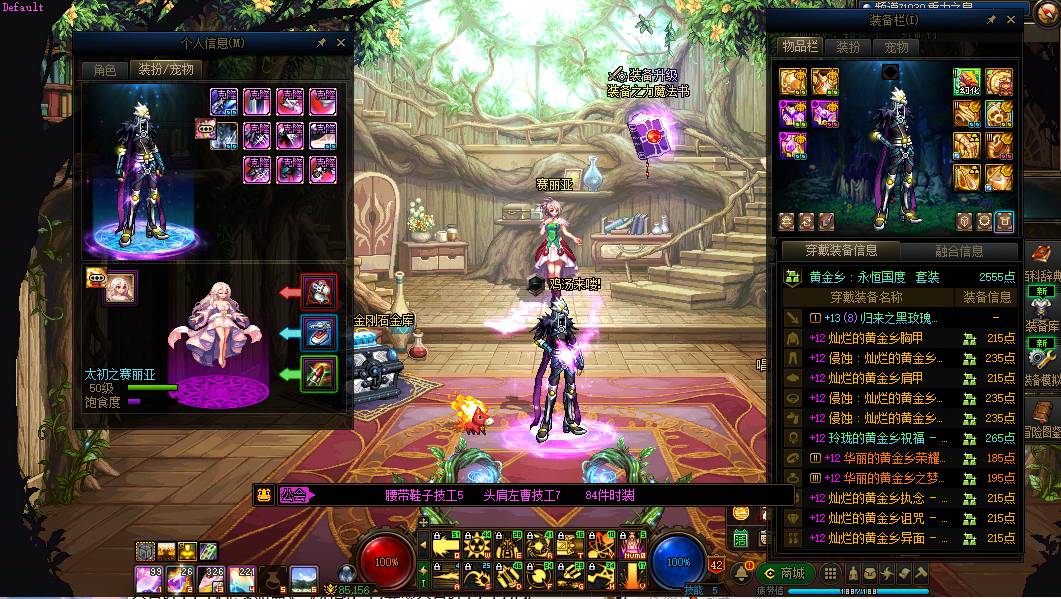Close the 个人信息 personal info window
This screenshot has width=1061, height=599.
pyautogui.click(x=341, y=43)
